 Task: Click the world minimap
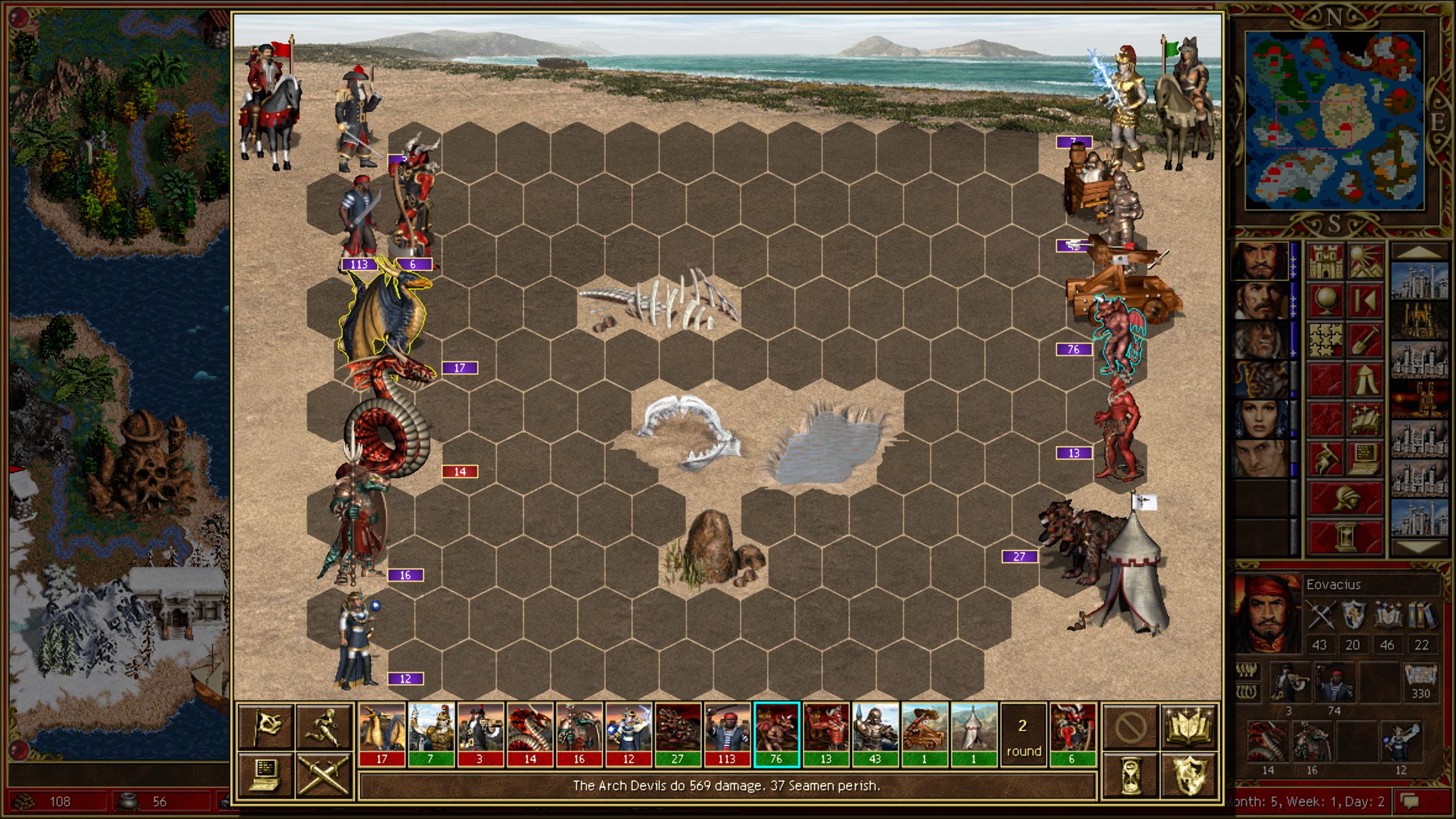[1334, 120]
